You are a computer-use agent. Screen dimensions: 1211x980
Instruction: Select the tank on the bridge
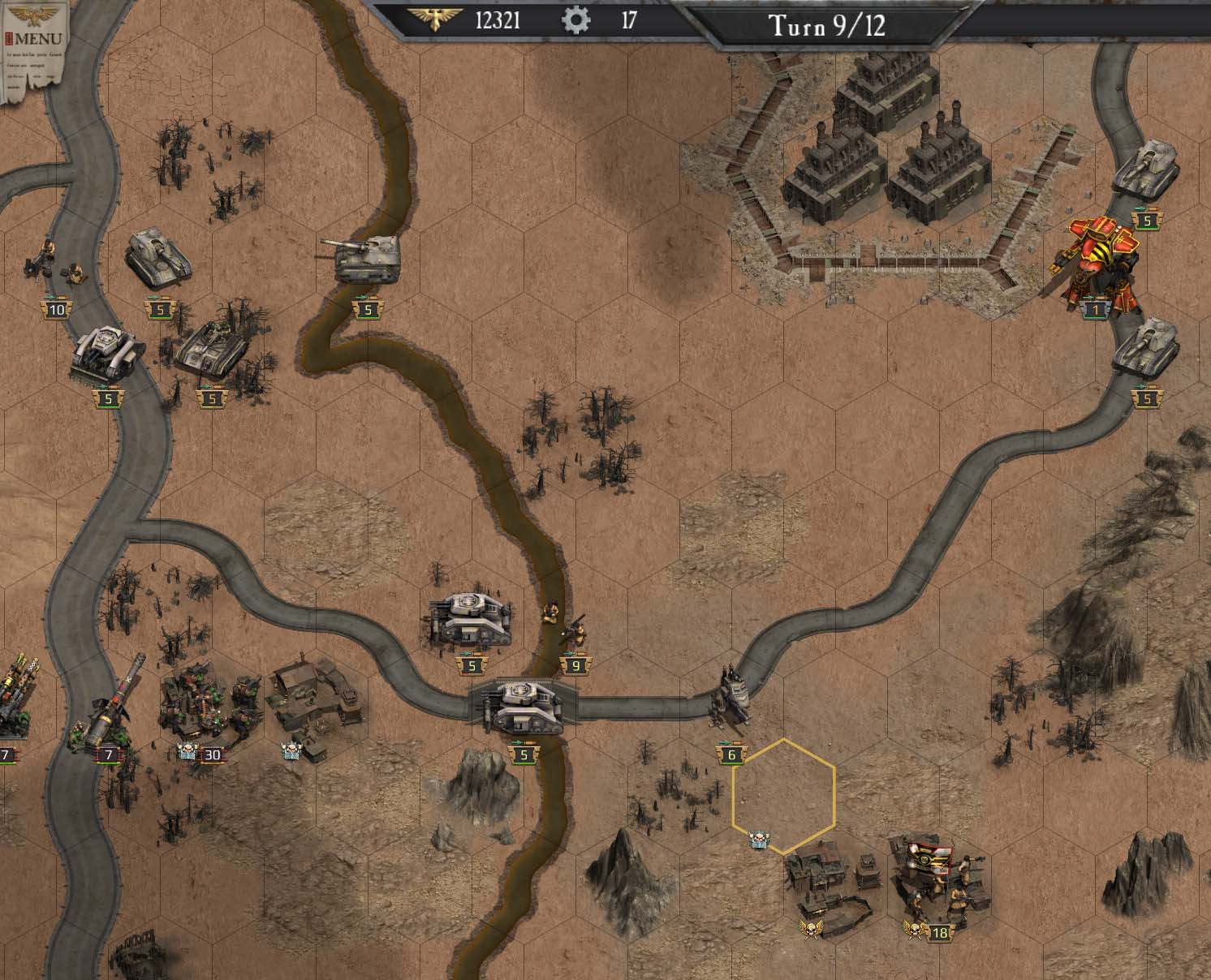point(522,706)
